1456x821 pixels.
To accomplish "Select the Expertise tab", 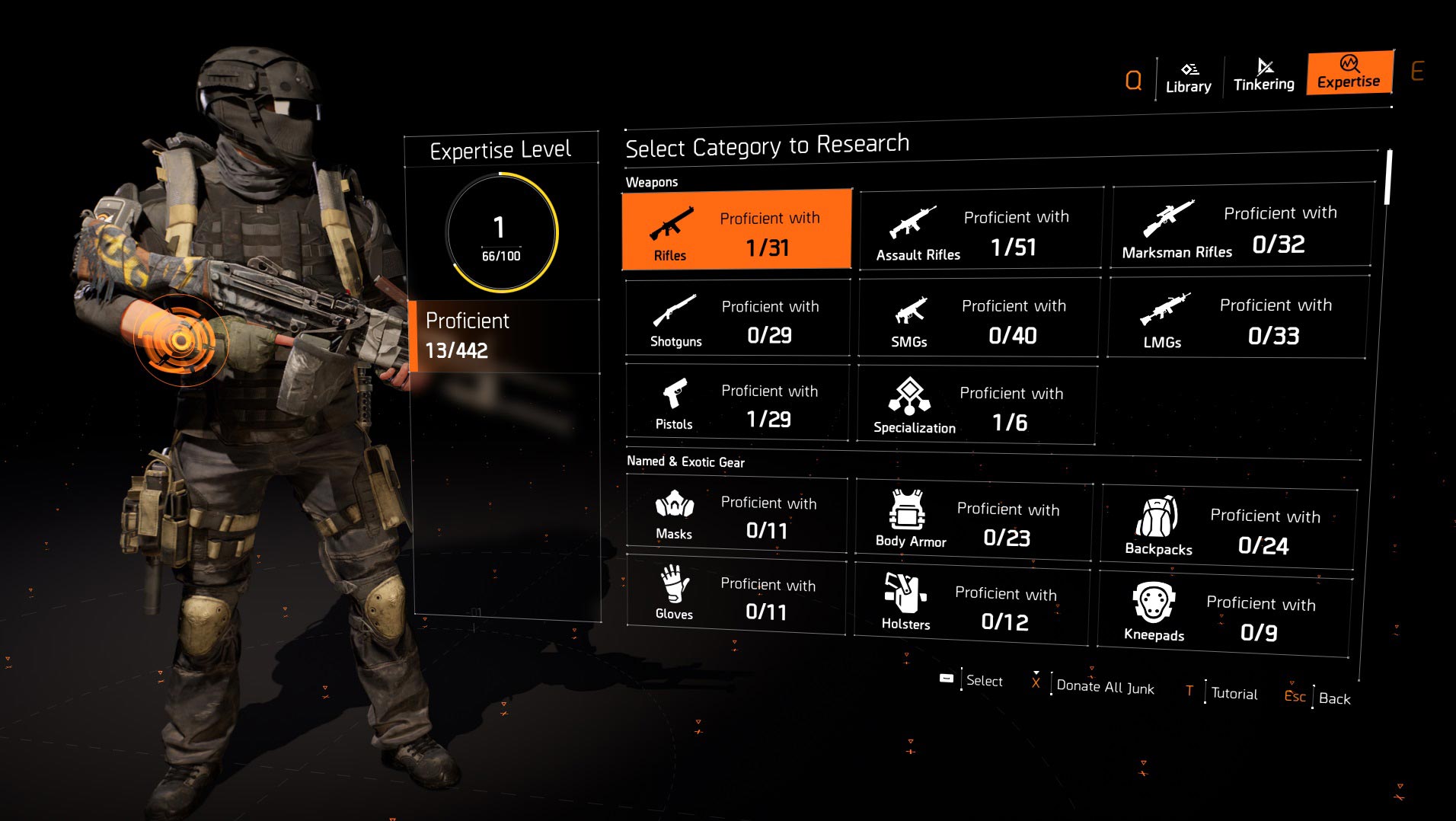I will point(1349,73).
